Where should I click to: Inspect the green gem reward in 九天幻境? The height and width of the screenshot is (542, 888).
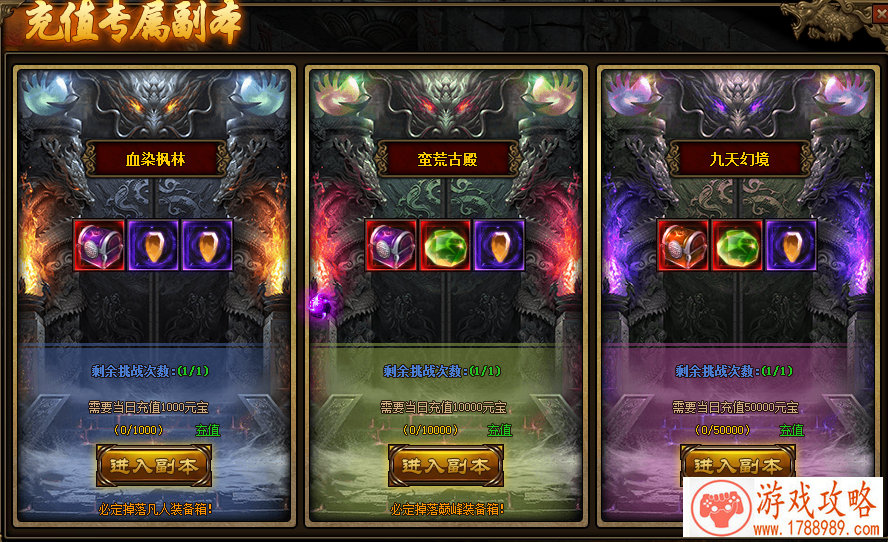coord(738,246)
